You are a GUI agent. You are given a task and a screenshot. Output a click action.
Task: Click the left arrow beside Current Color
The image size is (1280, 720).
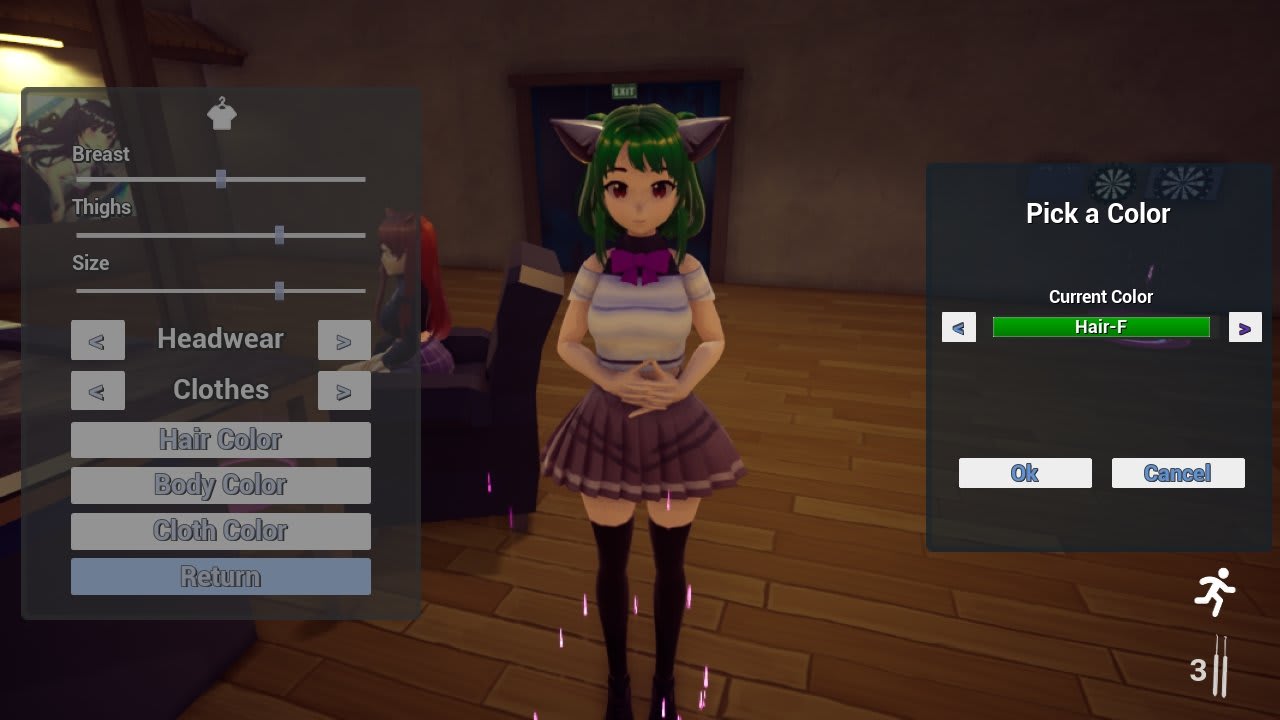coord(958,327)
